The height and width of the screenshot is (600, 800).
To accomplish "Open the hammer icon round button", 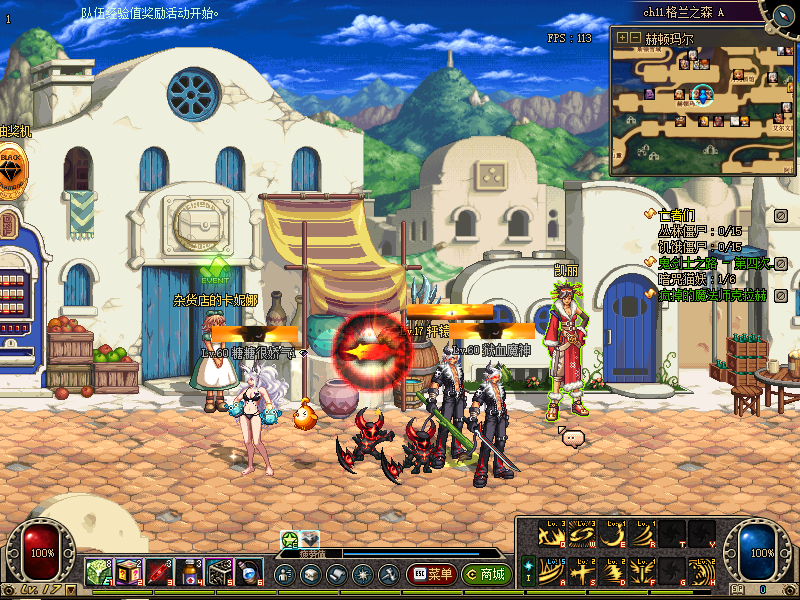I will click(388, 574).
